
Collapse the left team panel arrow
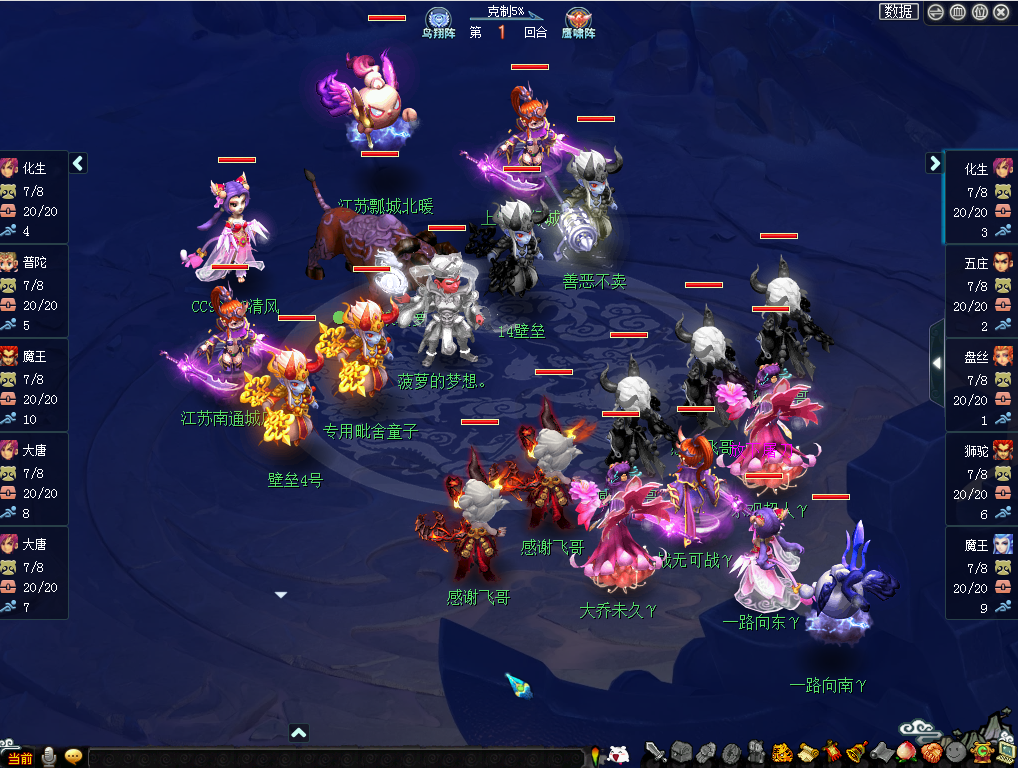pyautogui.click(x=78, y=163)
